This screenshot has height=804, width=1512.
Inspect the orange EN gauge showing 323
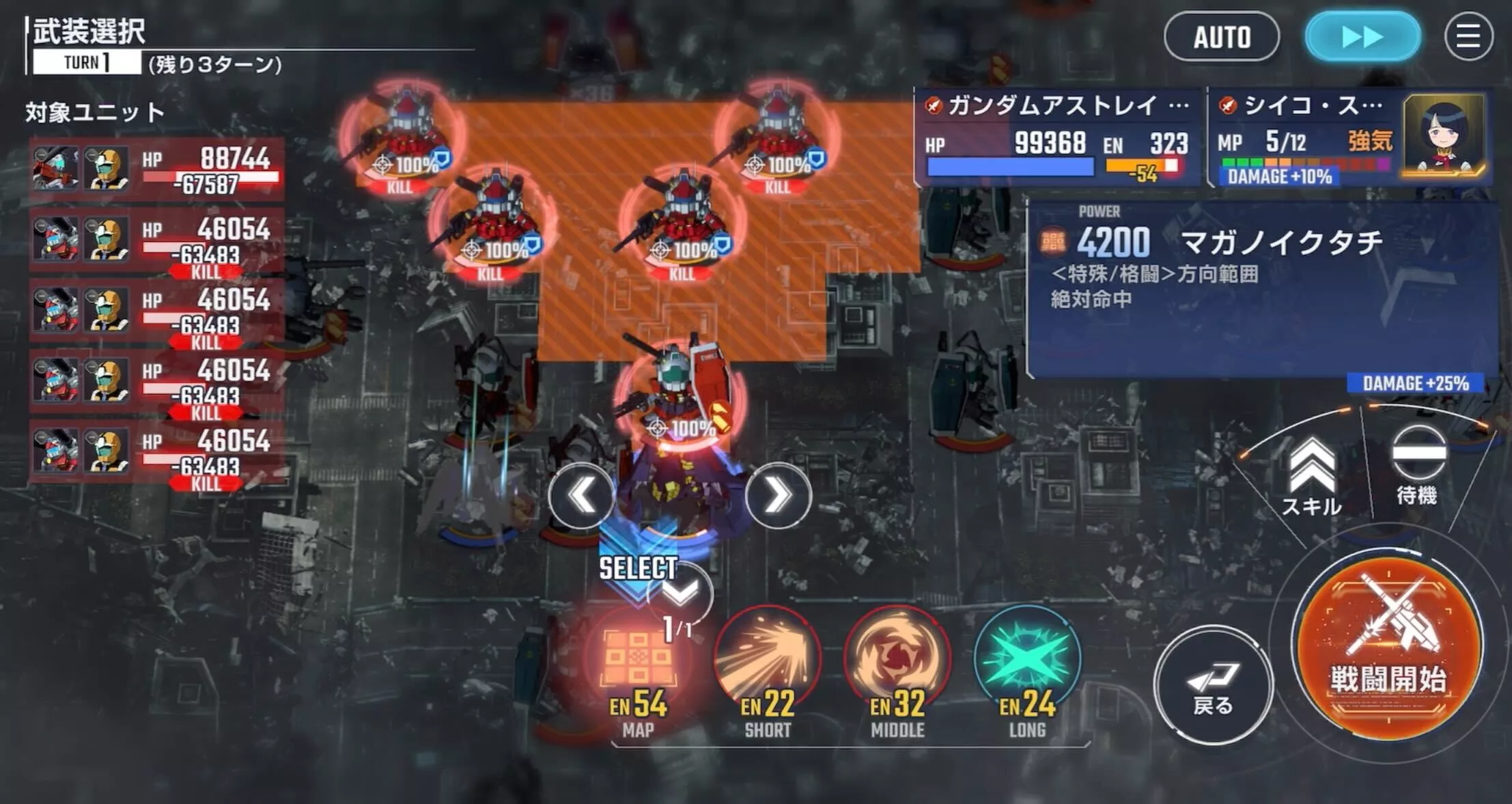pyautogui.click(x=1142, y=167)
